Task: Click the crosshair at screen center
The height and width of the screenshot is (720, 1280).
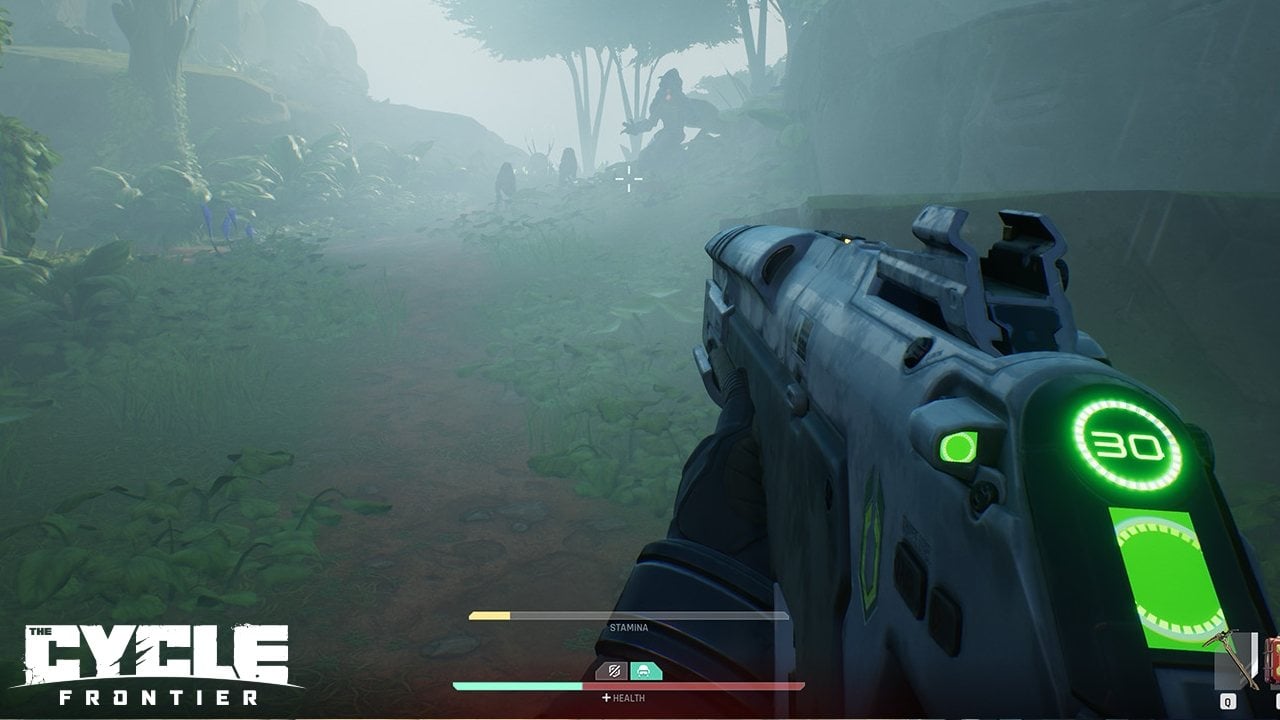Action: pyautogui.click(x=627, y=177)
